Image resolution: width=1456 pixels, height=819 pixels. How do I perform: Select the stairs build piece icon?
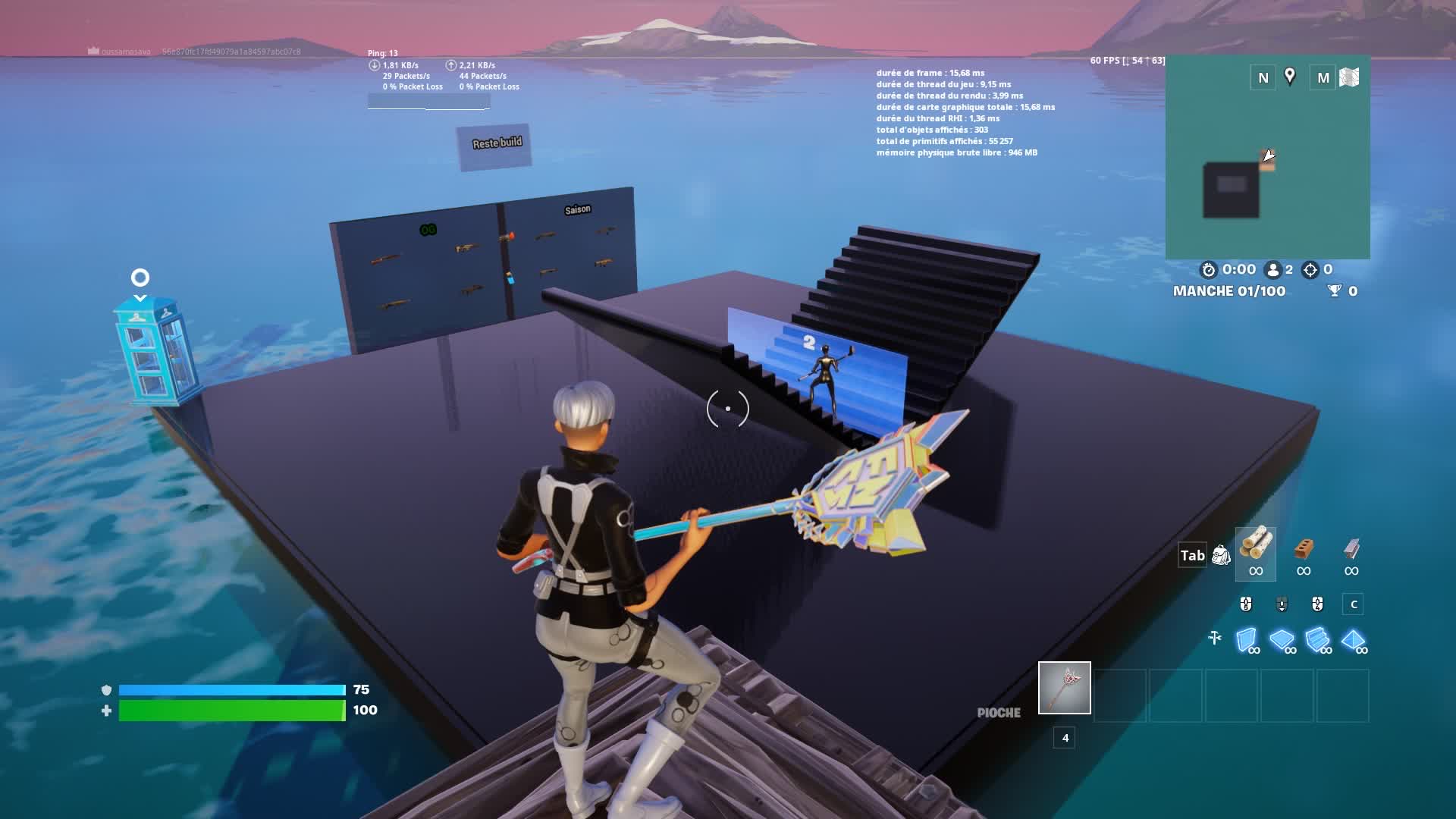(x=1317, y=640)
